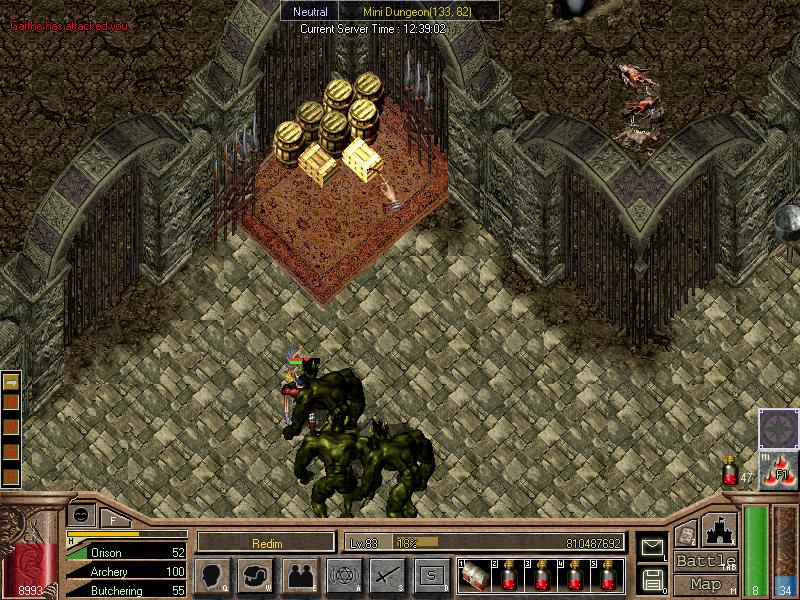Activate the F1 flame skill icon

pyautogui.click(x=778, y=470)
